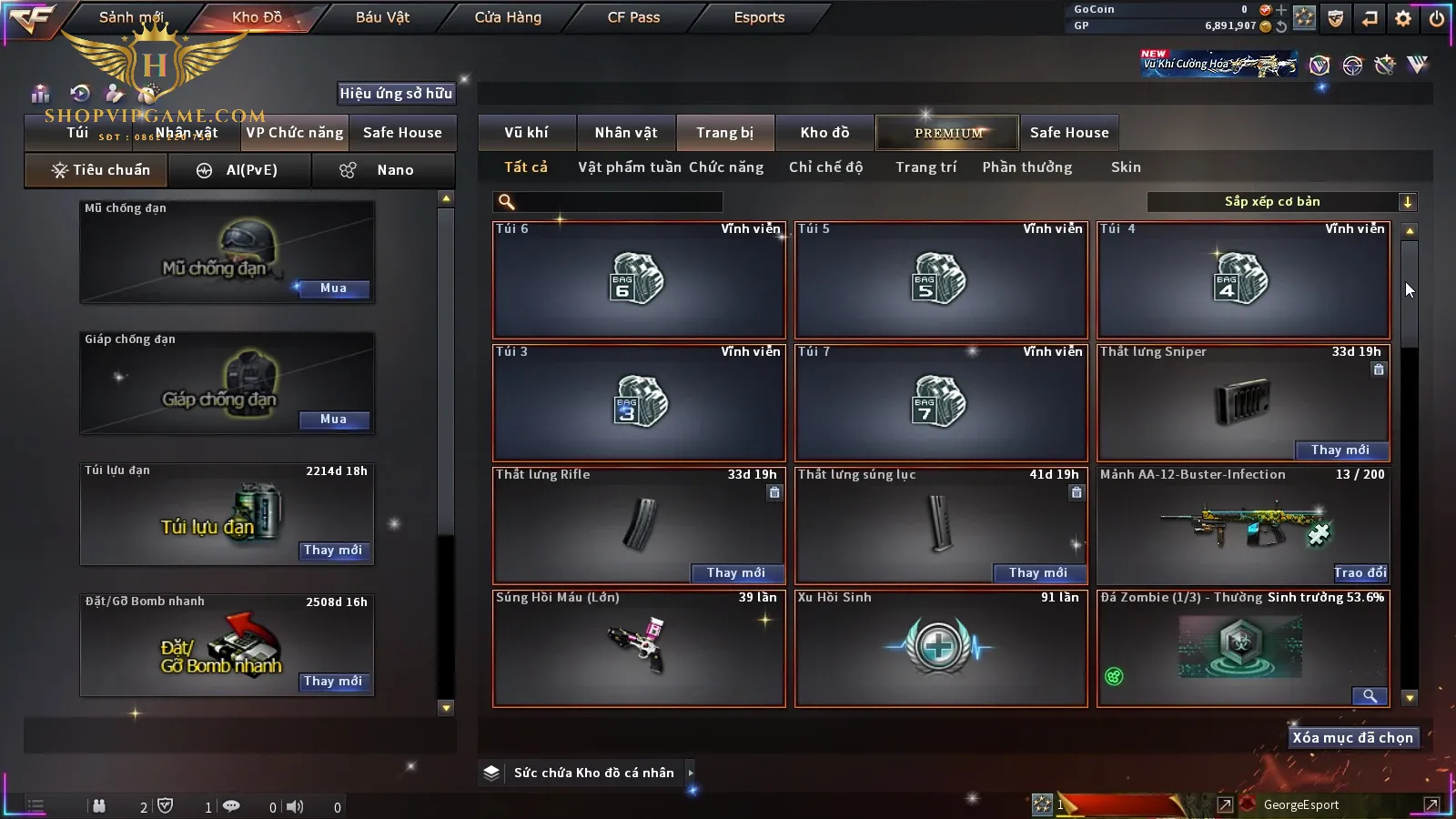Switch to the AI(PvE) loadout tab
The height and width of the screenshot is (819, 1456).
pos(240,170)
